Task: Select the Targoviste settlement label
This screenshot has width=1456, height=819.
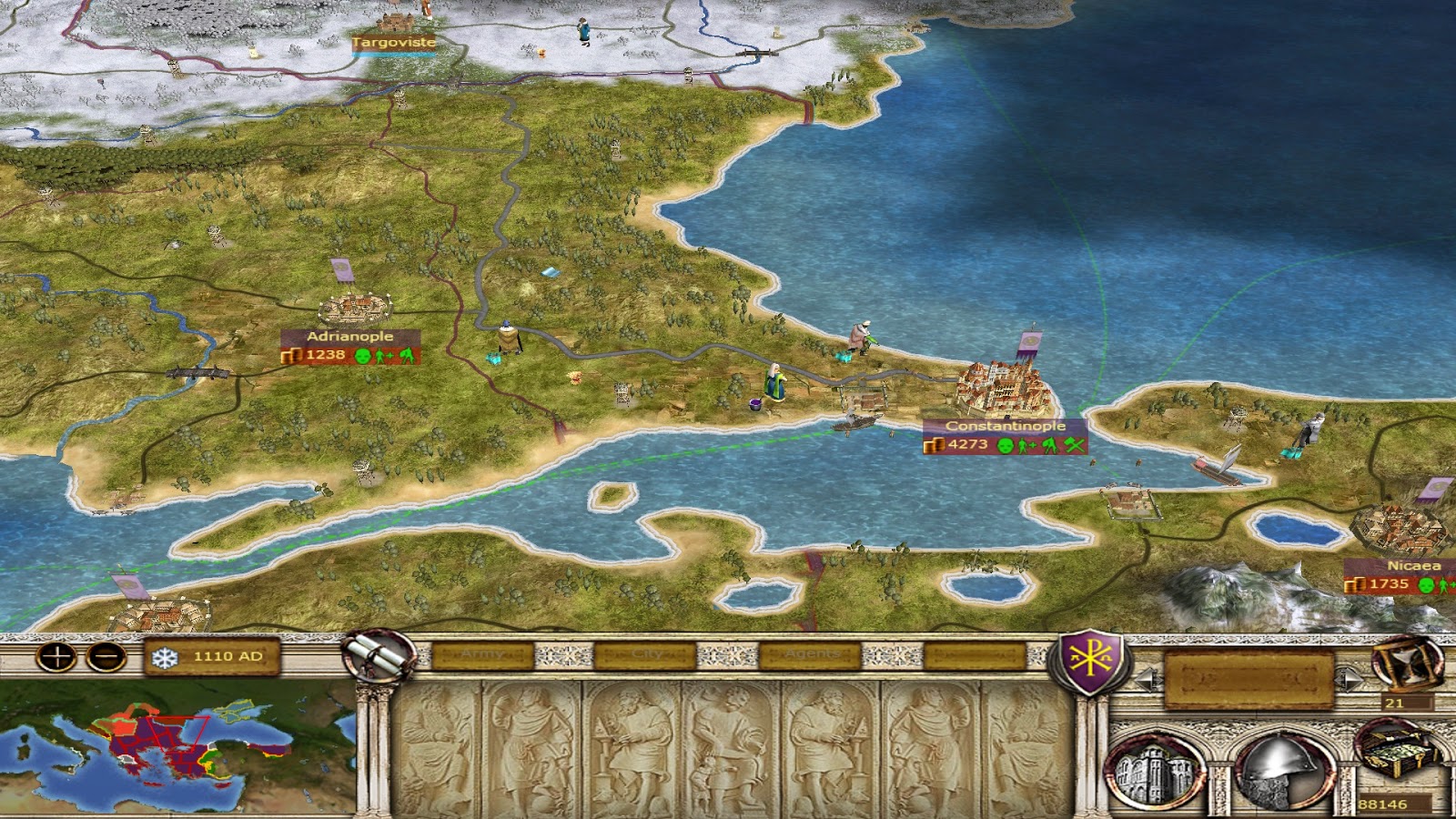Action: click(x=393, y=42)
